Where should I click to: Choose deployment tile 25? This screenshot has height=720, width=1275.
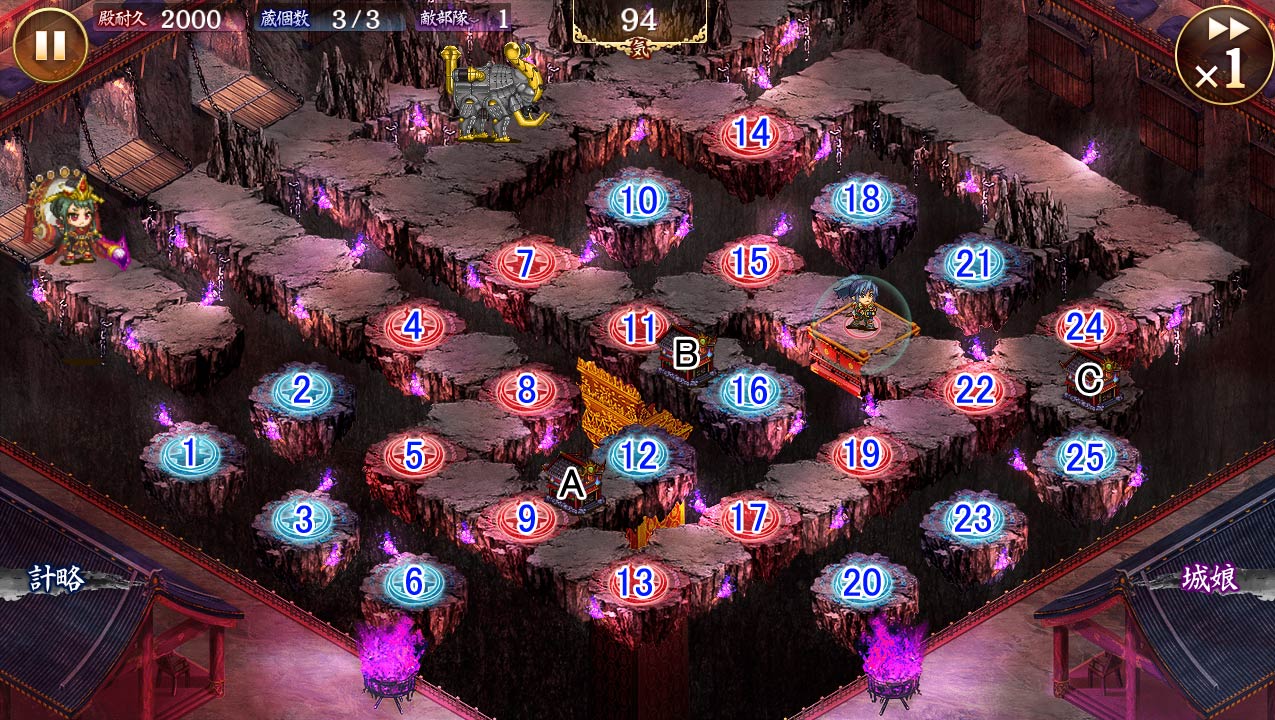click(x=1084, y=457)
